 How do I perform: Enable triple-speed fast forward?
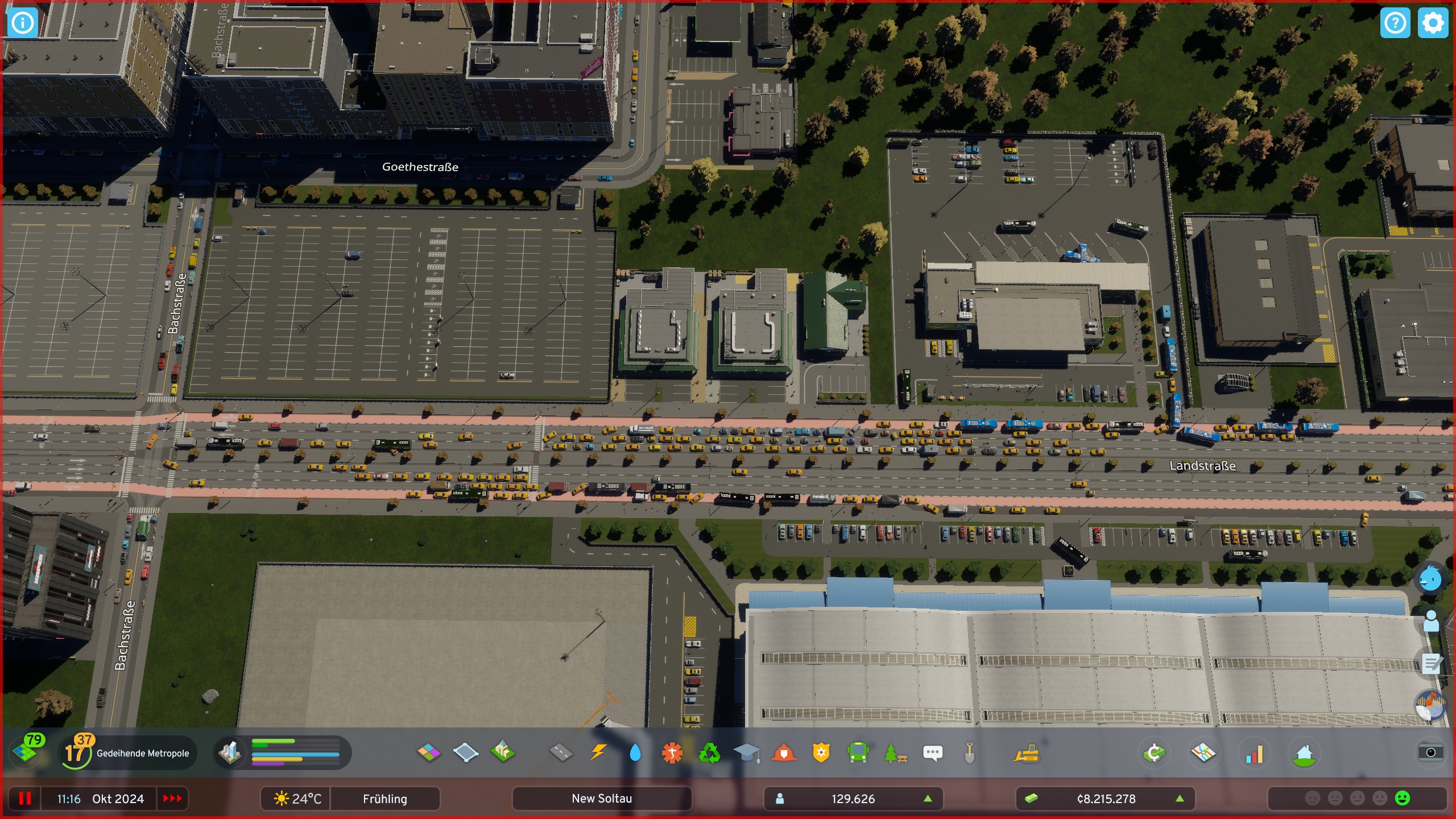point(171,799)
